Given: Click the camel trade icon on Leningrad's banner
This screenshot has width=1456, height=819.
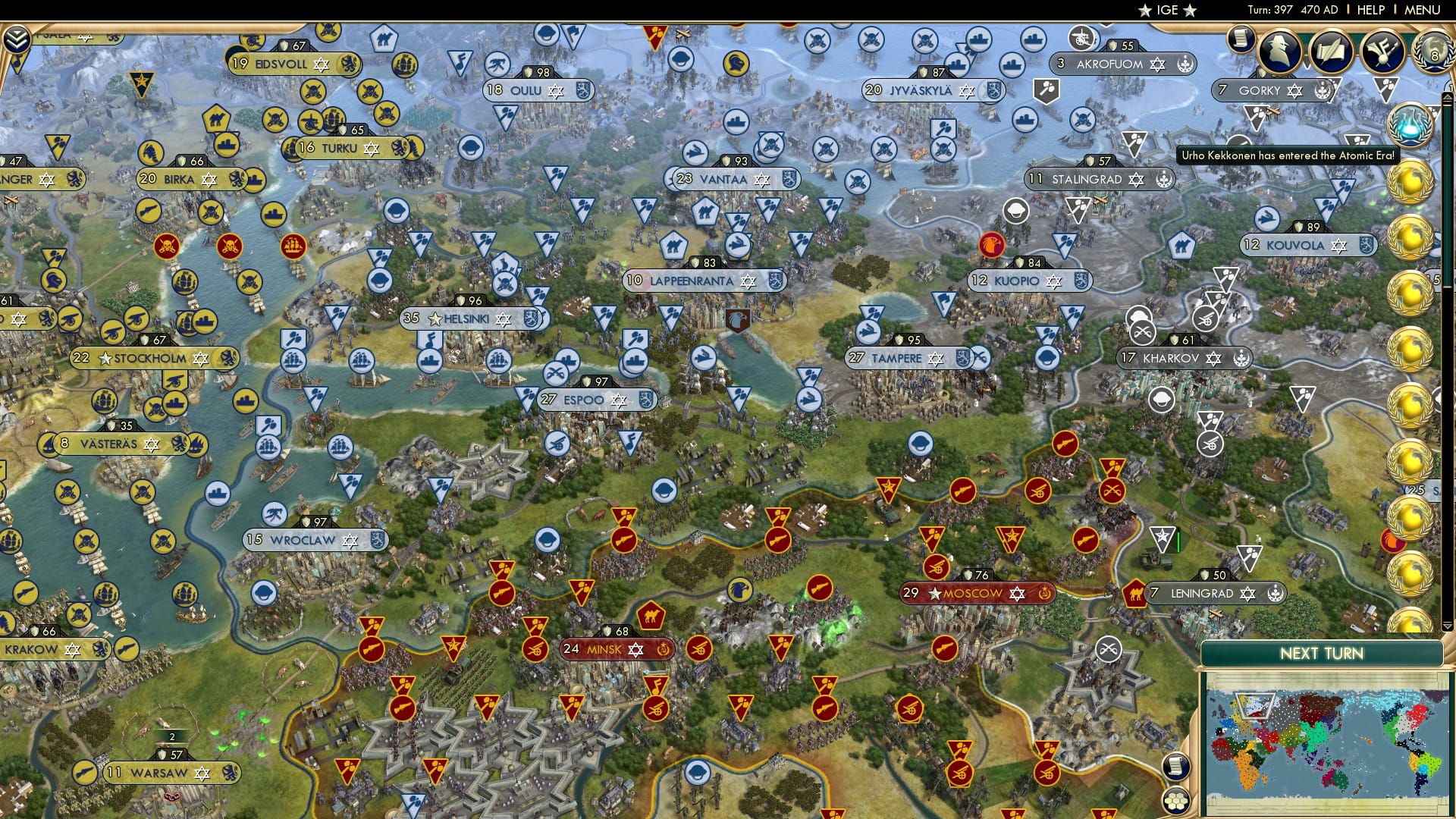Looking at the screenshot, I should tap(1135, 593).
